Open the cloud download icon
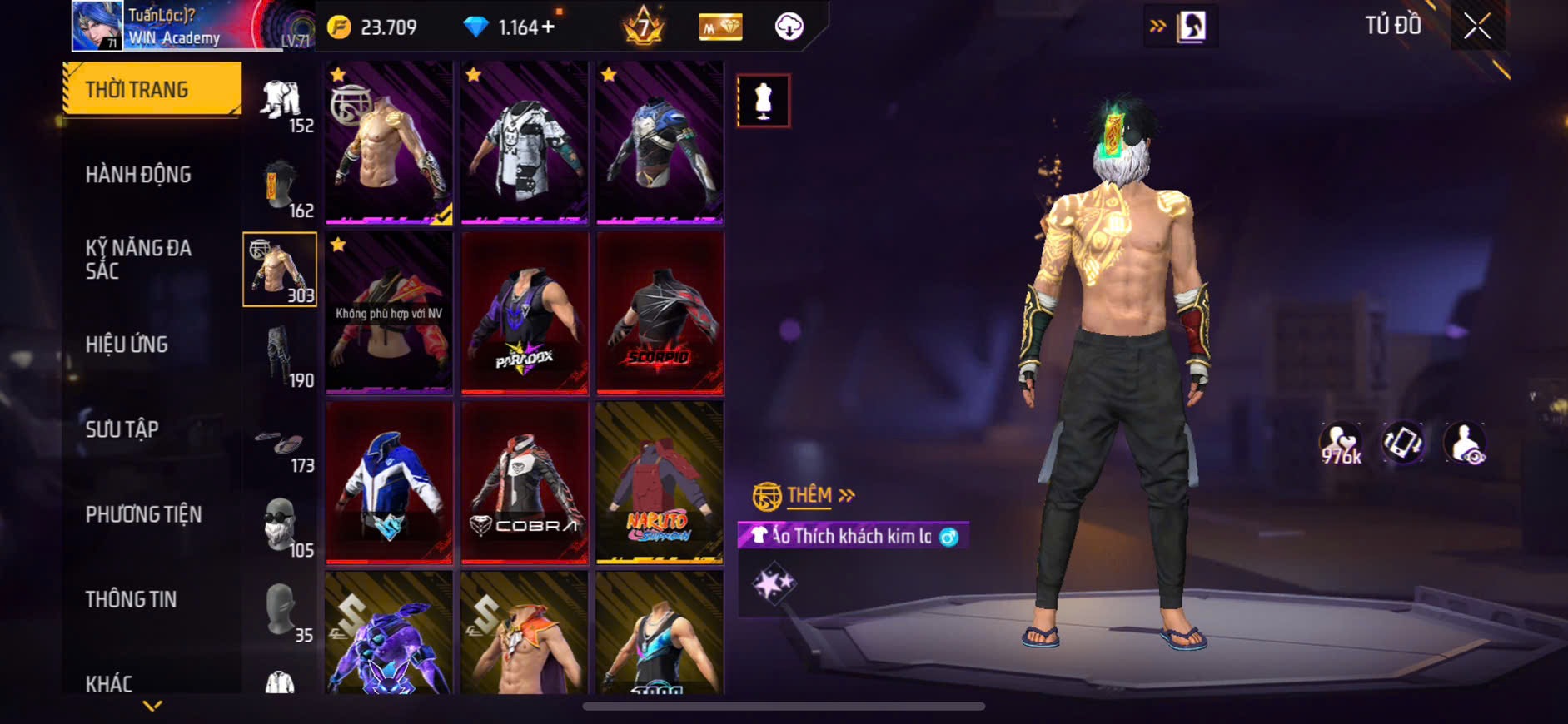The image size is (1568, 724). pos(789,27)
